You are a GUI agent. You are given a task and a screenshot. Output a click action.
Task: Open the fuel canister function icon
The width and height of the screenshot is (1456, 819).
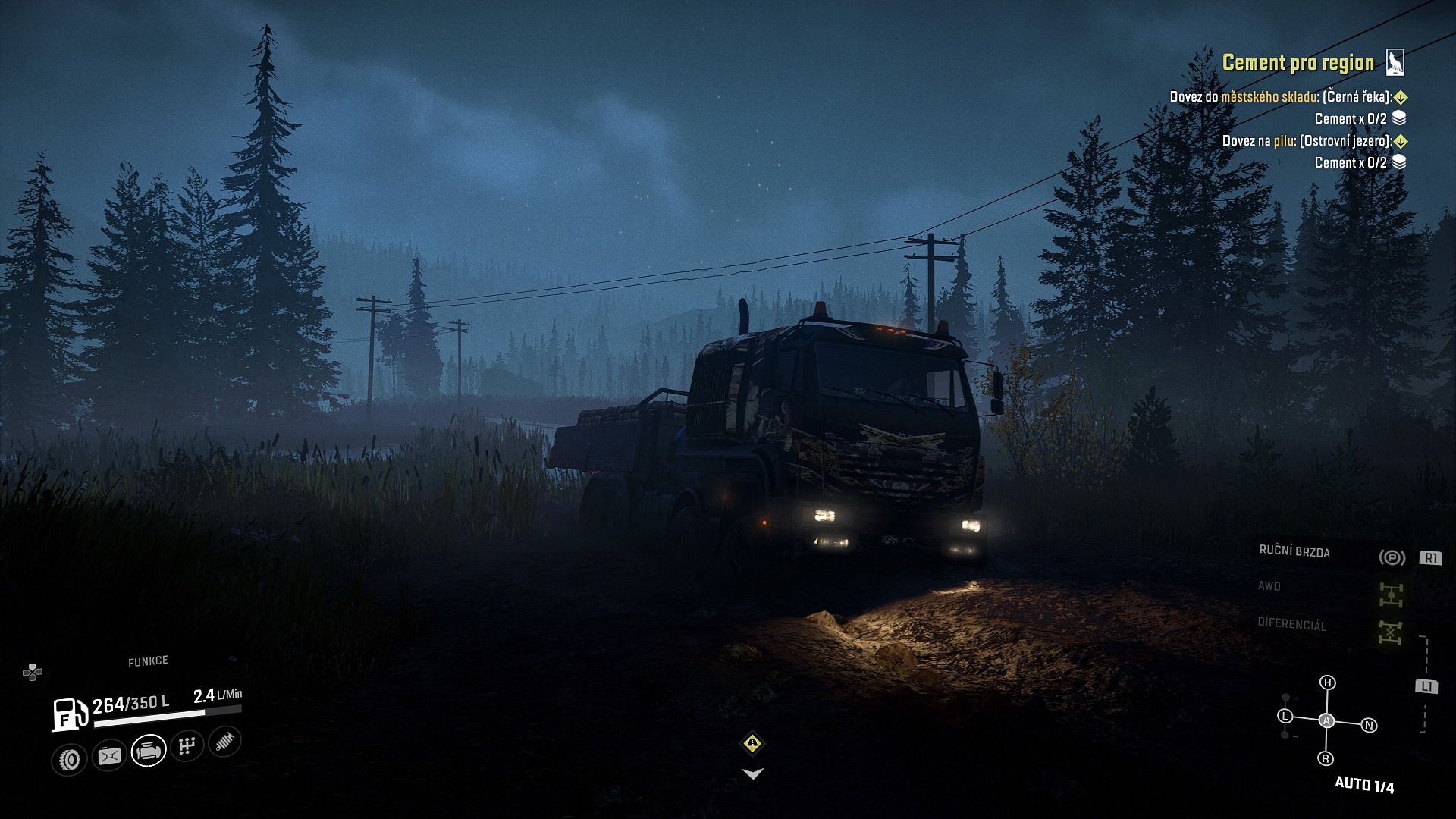[109, 756]
